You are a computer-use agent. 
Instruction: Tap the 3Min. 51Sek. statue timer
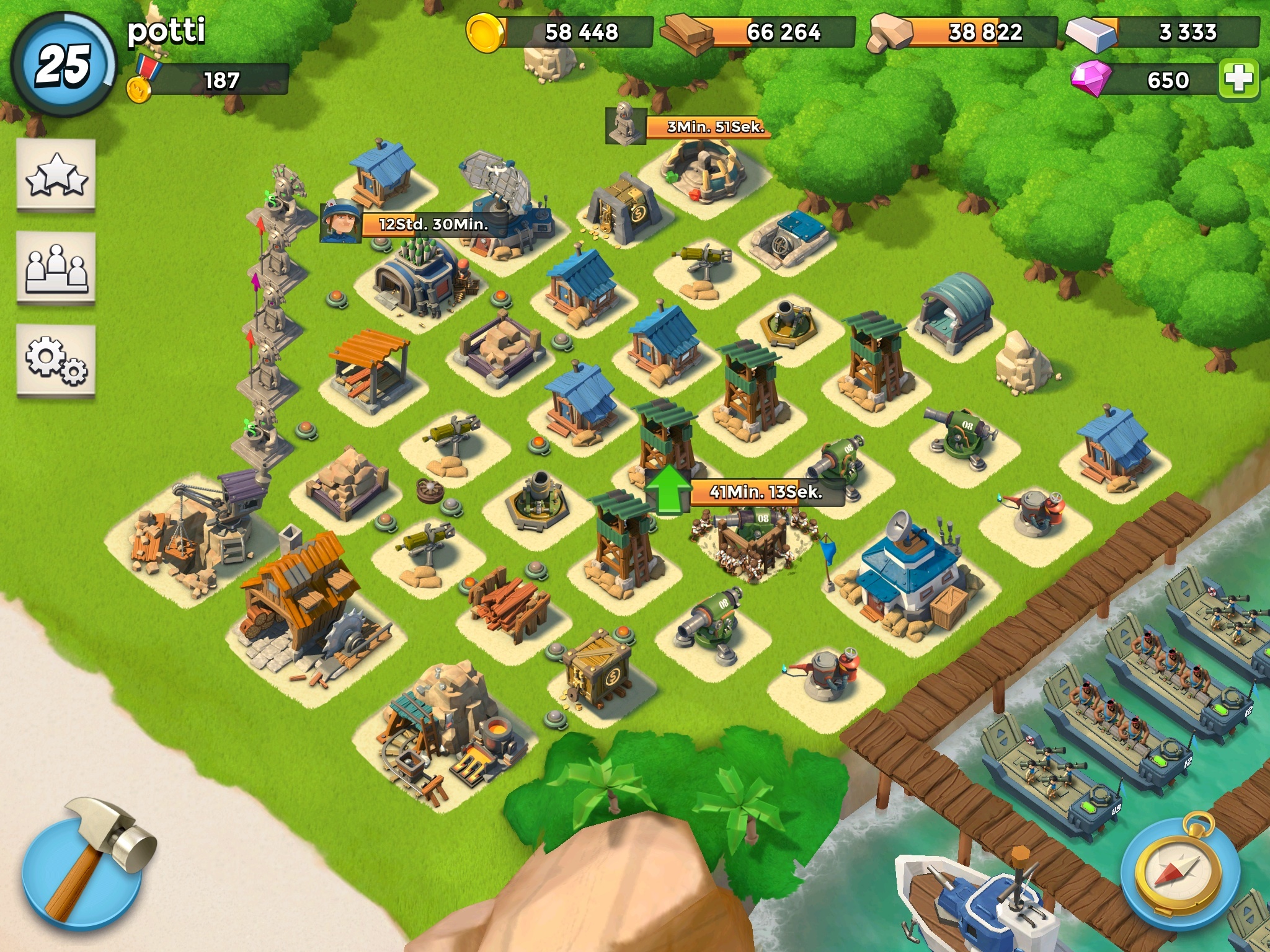click(715, 127)
